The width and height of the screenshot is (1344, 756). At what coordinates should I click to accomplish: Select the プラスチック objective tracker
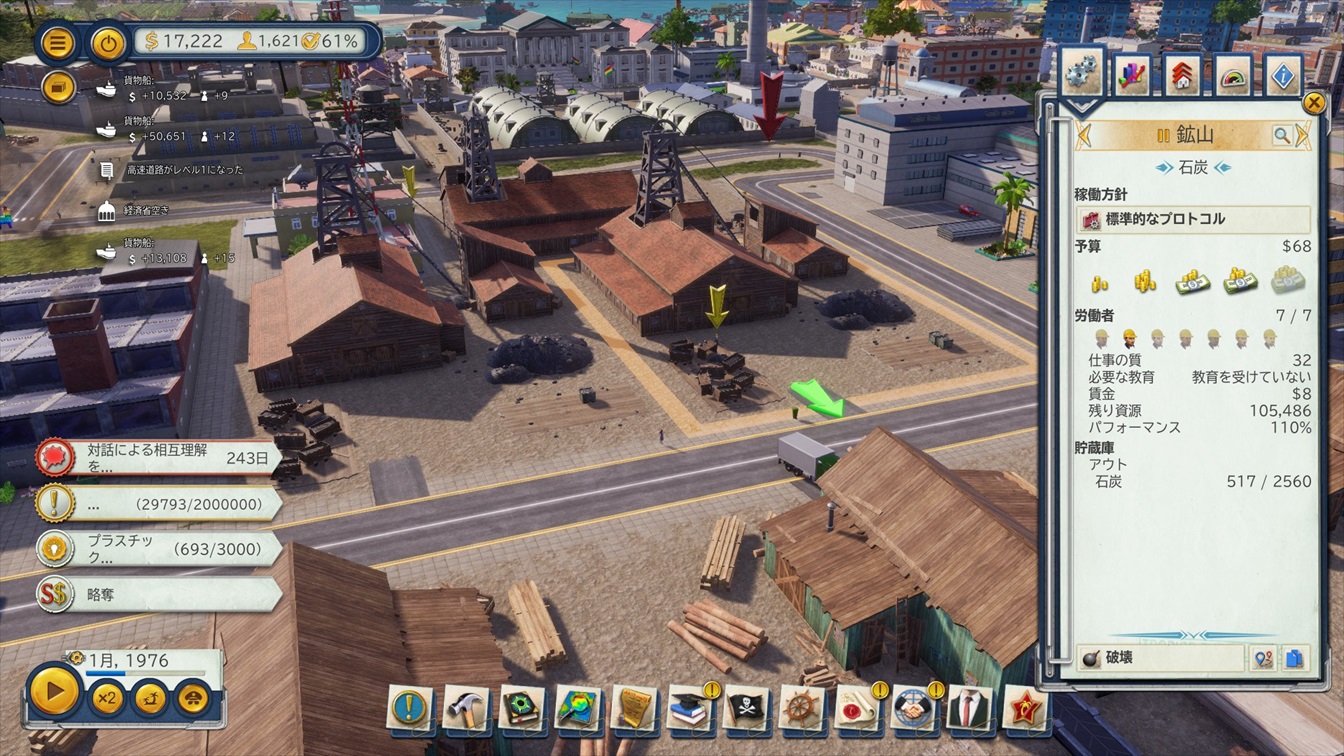[160, 549]
